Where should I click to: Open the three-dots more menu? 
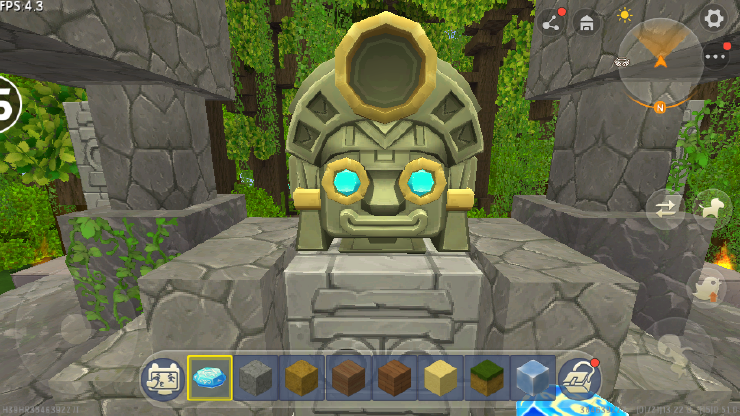[716, 57]
